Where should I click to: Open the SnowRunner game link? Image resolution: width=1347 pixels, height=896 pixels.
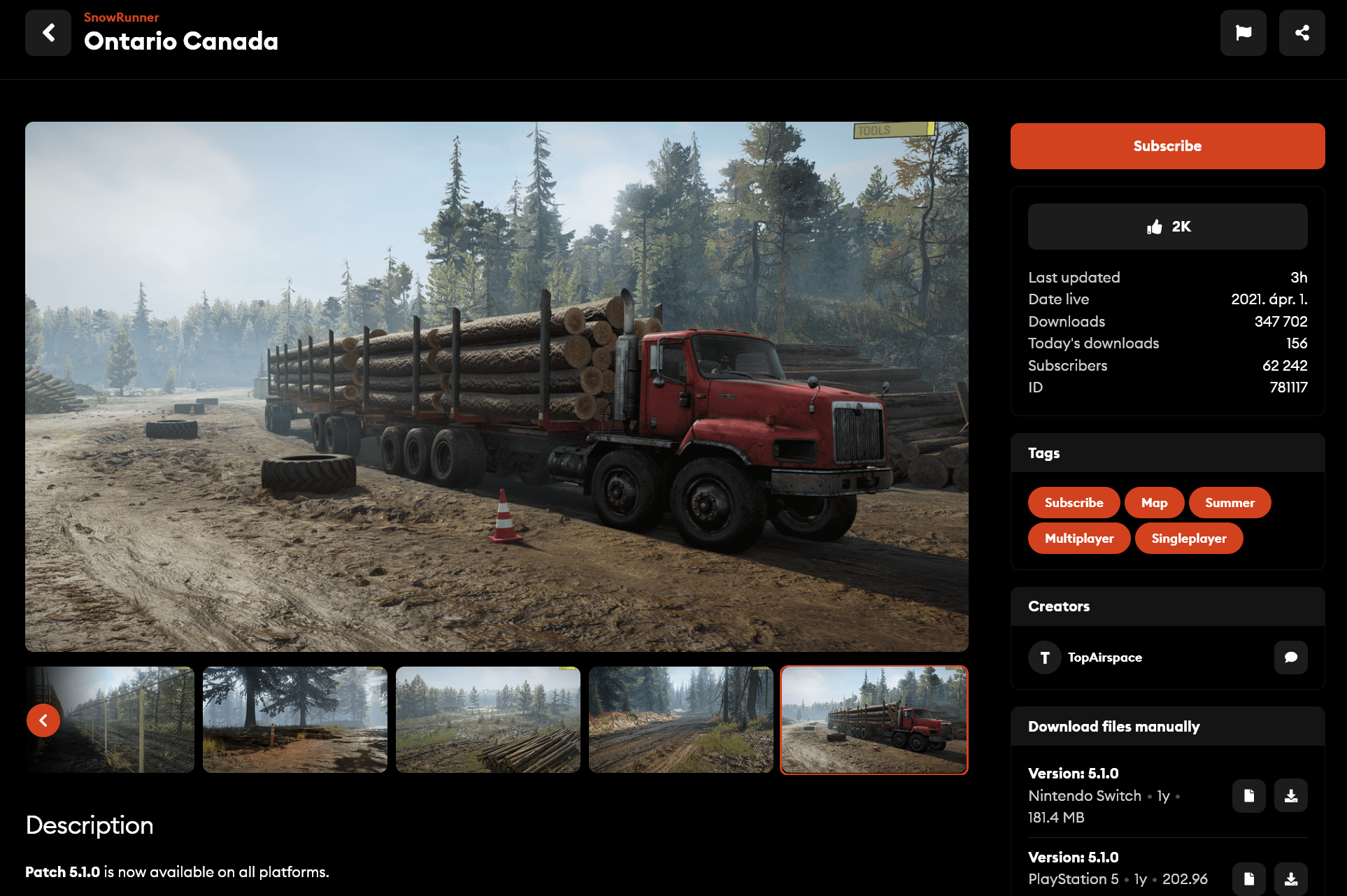(121, 17)
